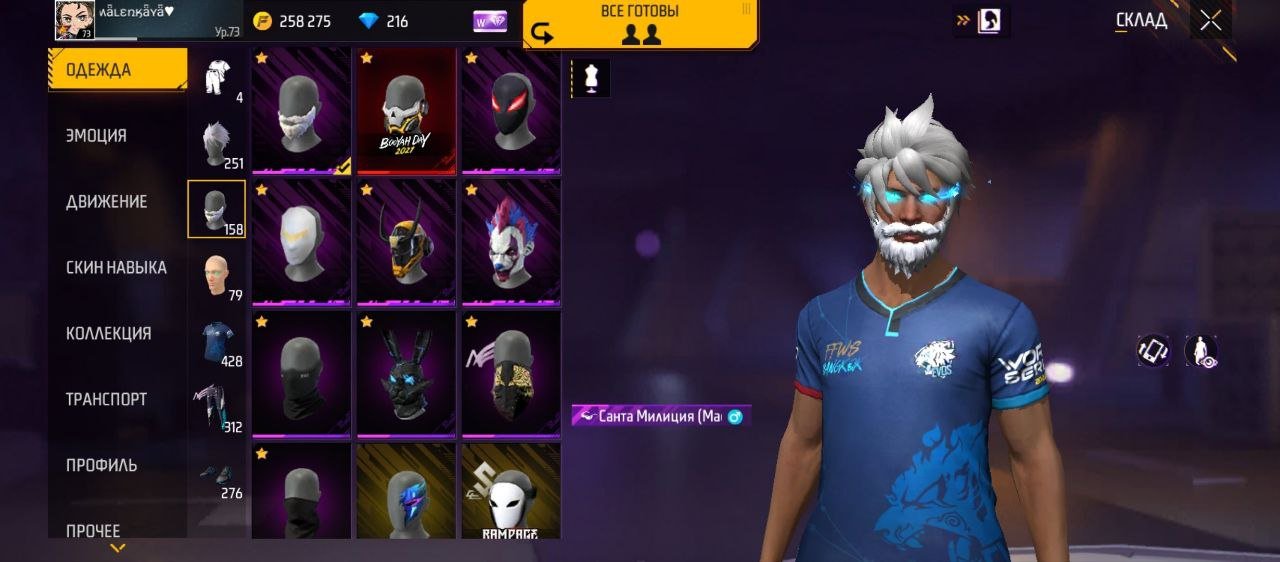Viewport: 1280px width, 562px height.
Task: Open the ПРОФИЛЬ section
Action: point(101,466)
